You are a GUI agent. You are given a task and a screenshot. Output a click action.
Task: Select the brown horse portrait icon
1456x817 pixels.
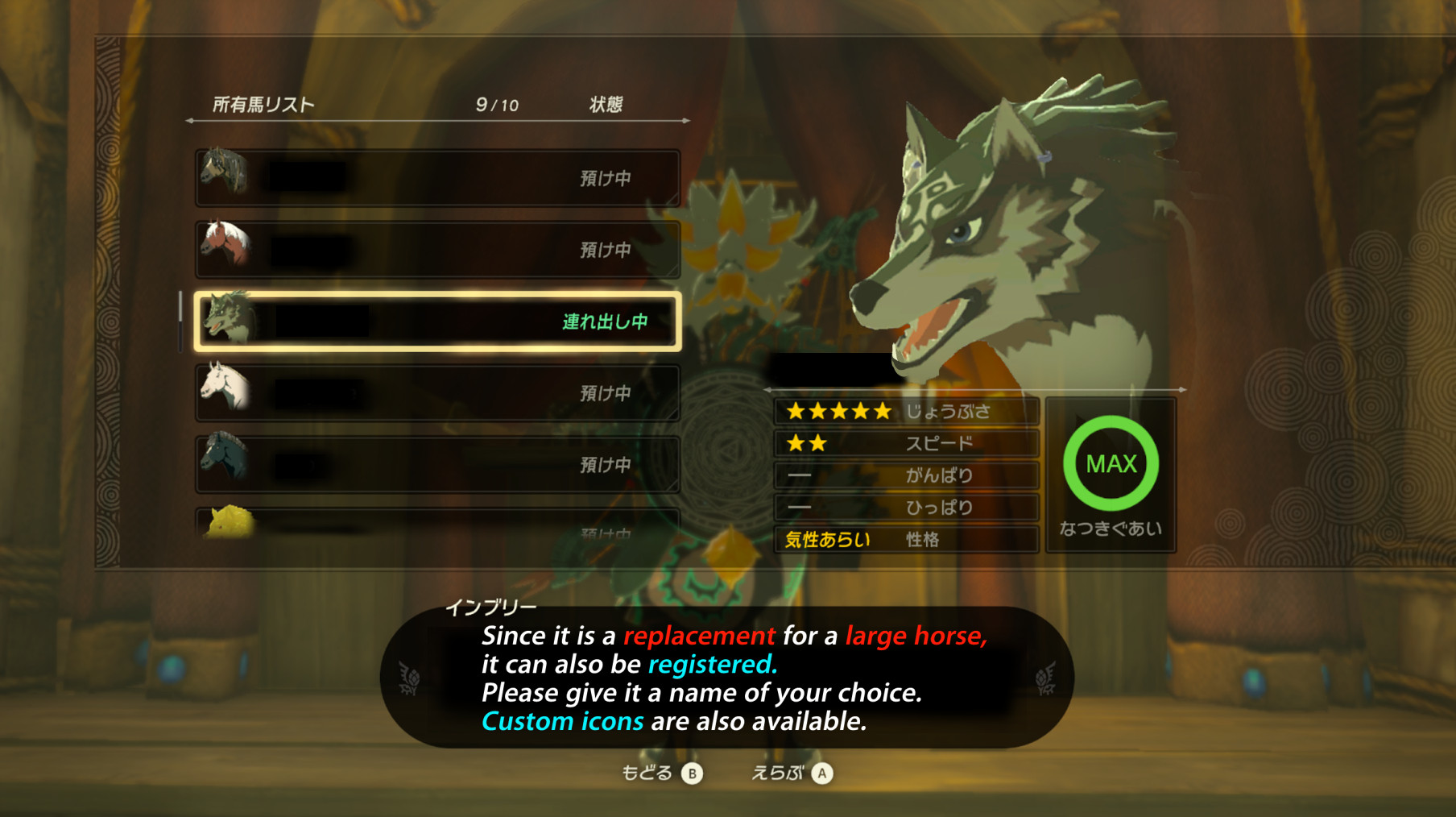tap(228, 172)
